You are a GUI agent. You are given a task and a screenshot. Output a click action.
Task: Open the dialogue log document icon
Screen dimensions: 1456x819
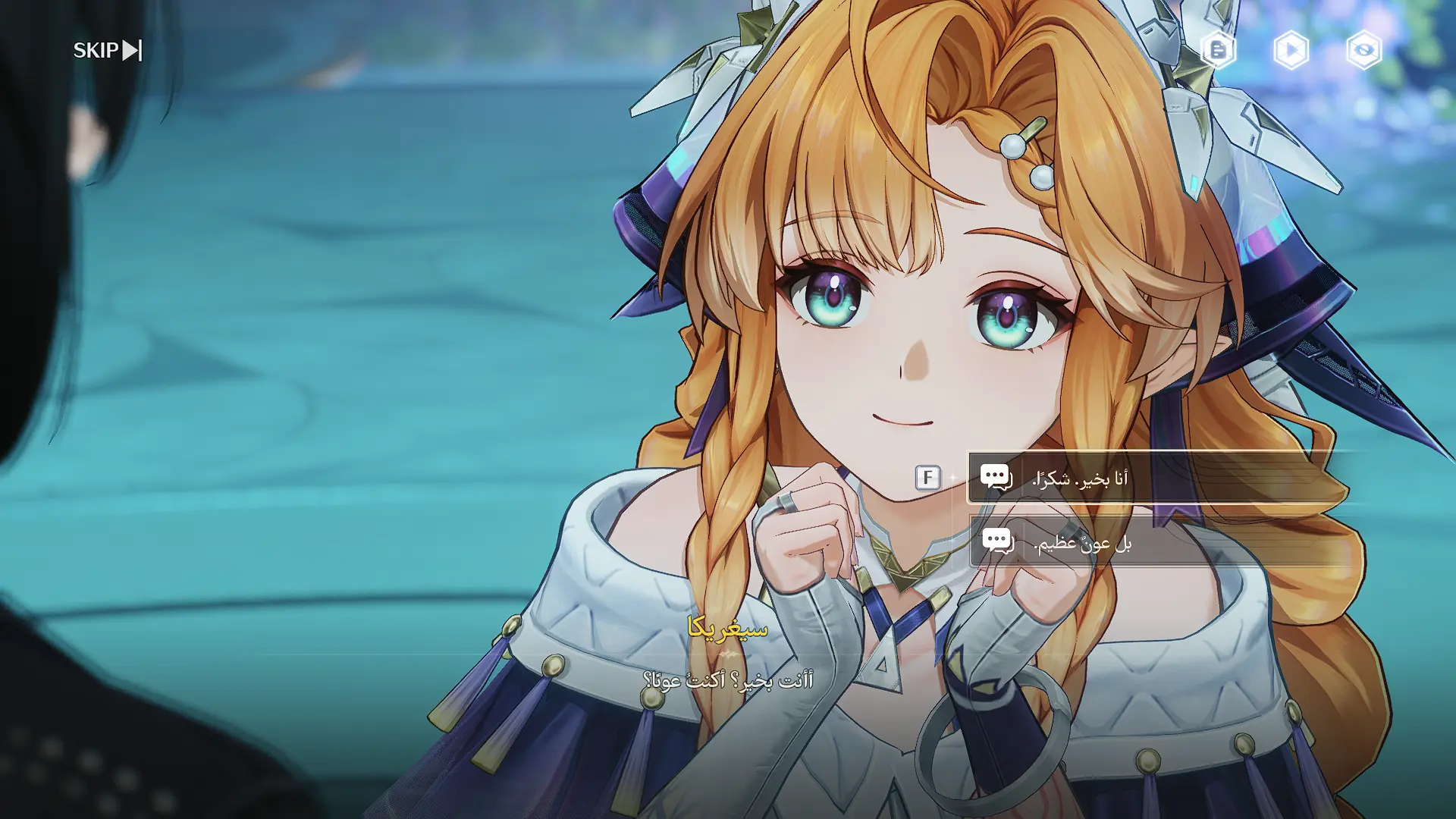tap(1218, 50)
